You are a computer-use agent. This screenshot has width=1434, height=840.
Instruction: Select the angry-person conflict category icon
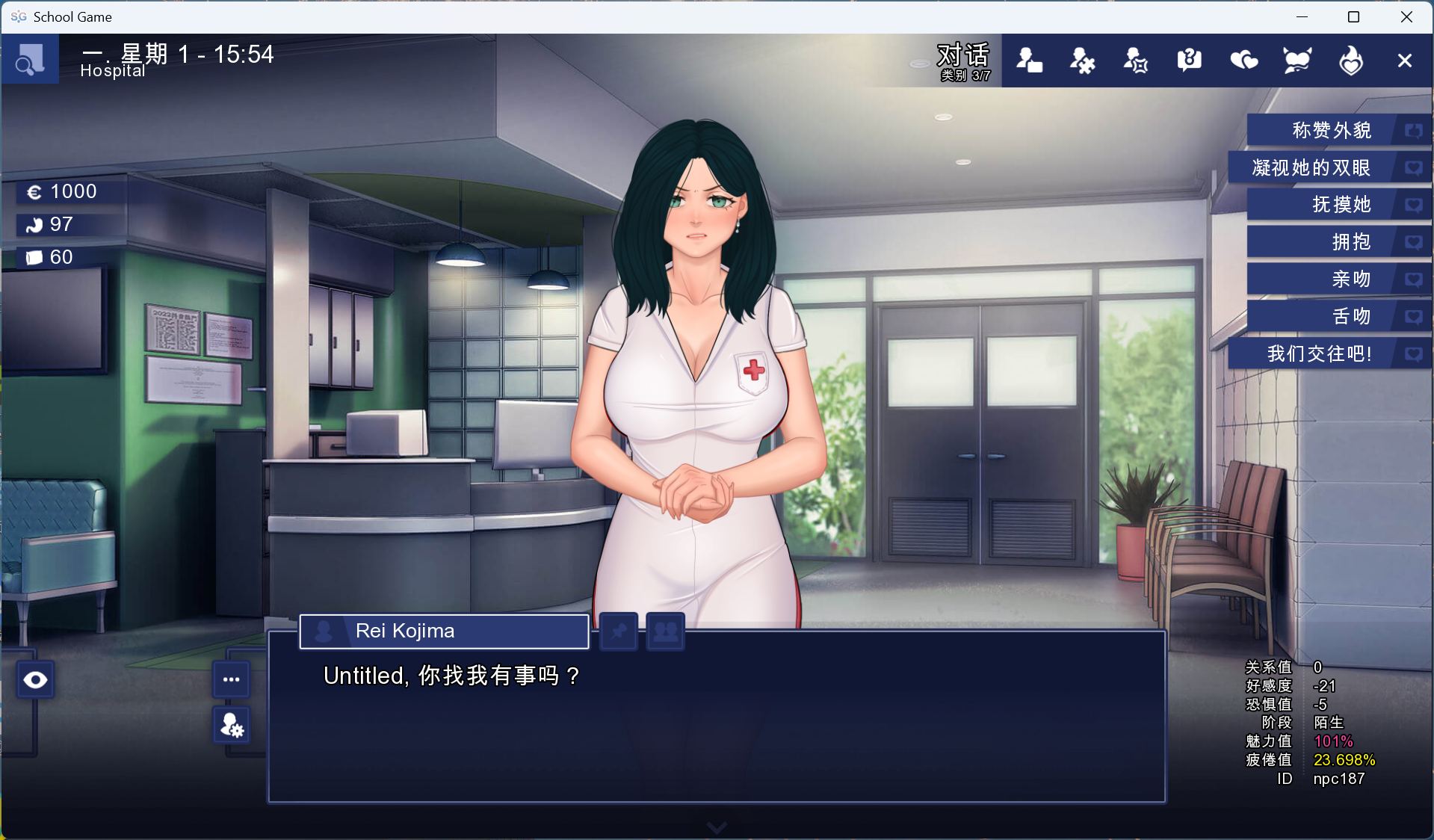[x=1135, y=60]
